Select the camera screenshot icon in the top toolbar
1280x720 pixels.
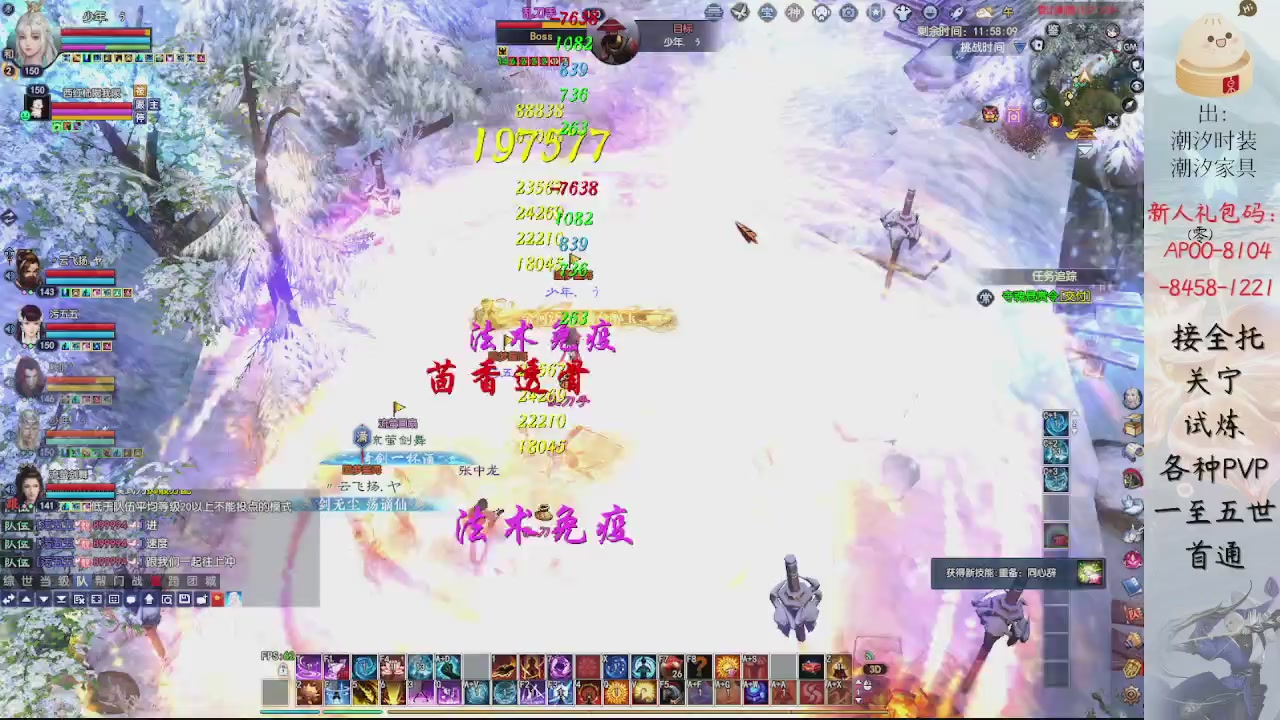point(848,12)
